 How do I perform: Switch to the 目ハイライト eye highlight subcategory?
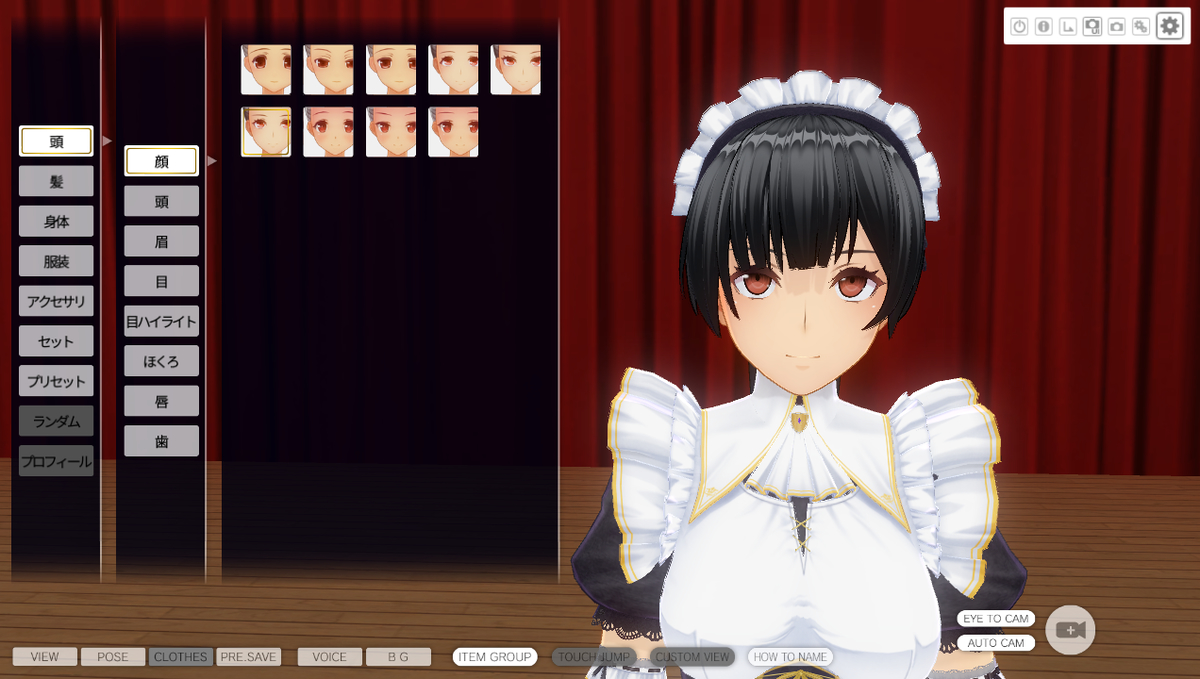161,321
